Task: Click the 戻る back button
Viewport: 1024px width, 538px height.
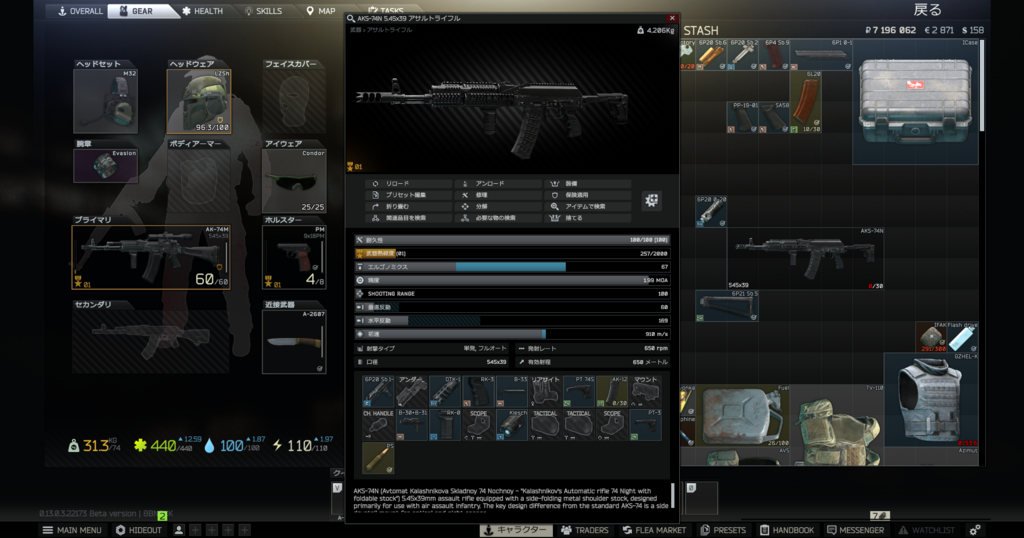Action: pyautogui.click(x=927, y=10)
